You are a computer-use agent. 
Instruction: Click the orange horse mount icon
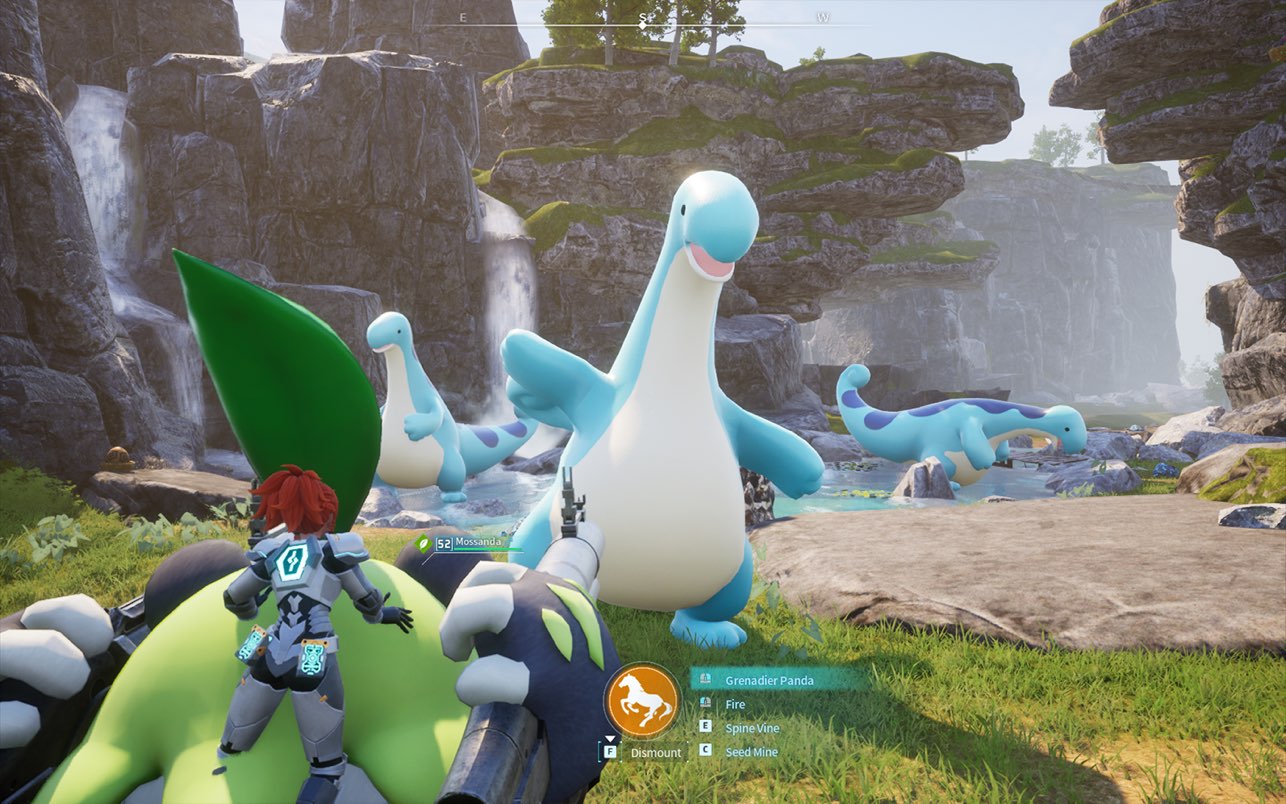(x=642, y=699)
